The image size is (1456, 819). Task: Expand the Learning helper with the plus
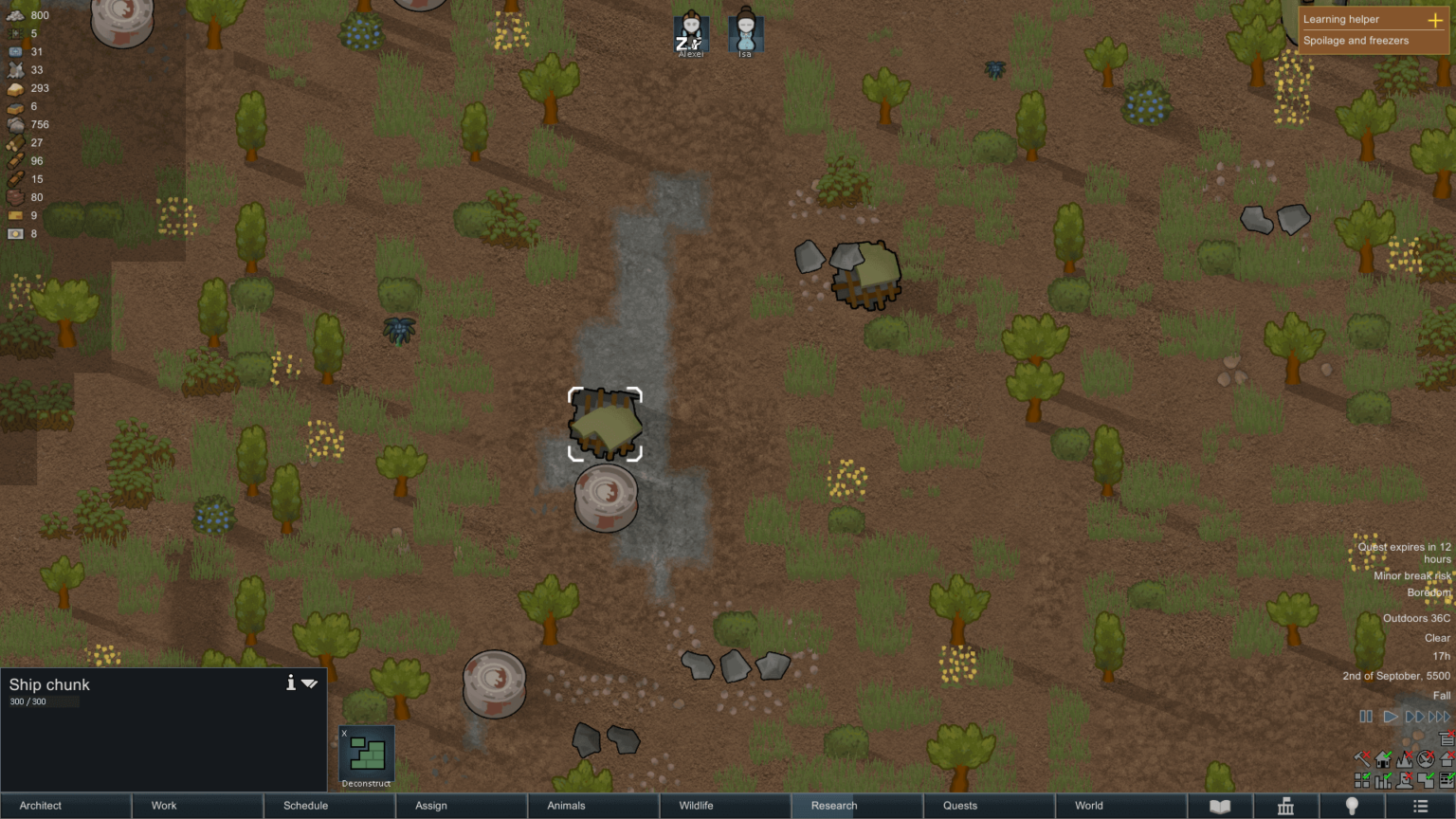point(1437,18)
